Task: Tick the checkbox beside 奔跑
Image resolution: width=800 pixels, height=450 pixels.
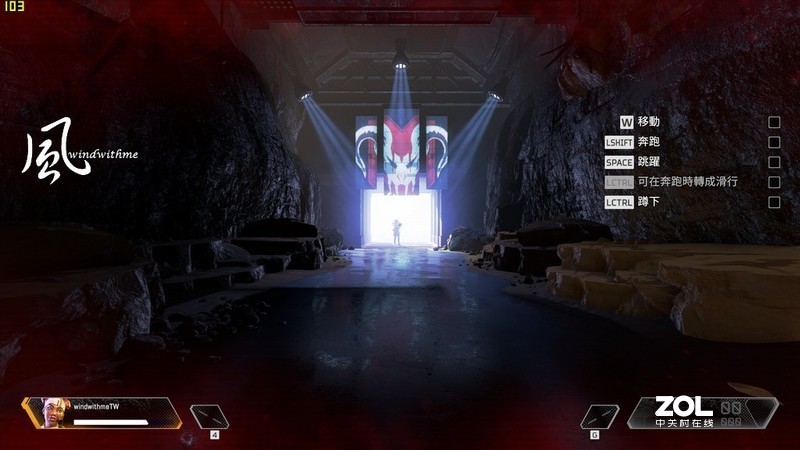Action: (774, 142)
